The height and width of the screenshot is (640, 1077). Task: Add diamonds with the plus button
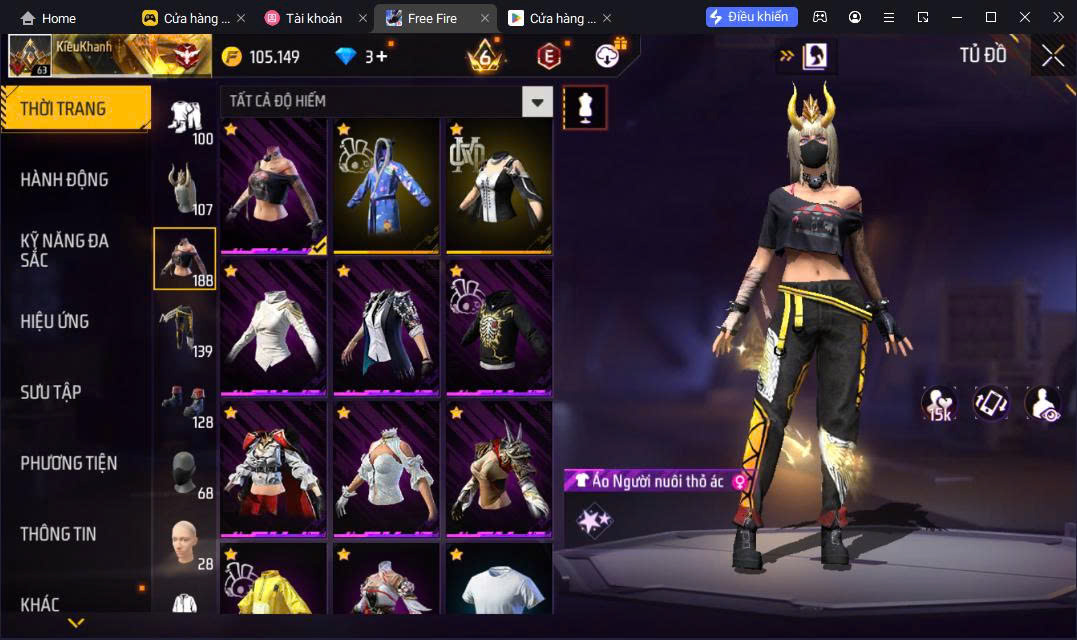(381, 56)
